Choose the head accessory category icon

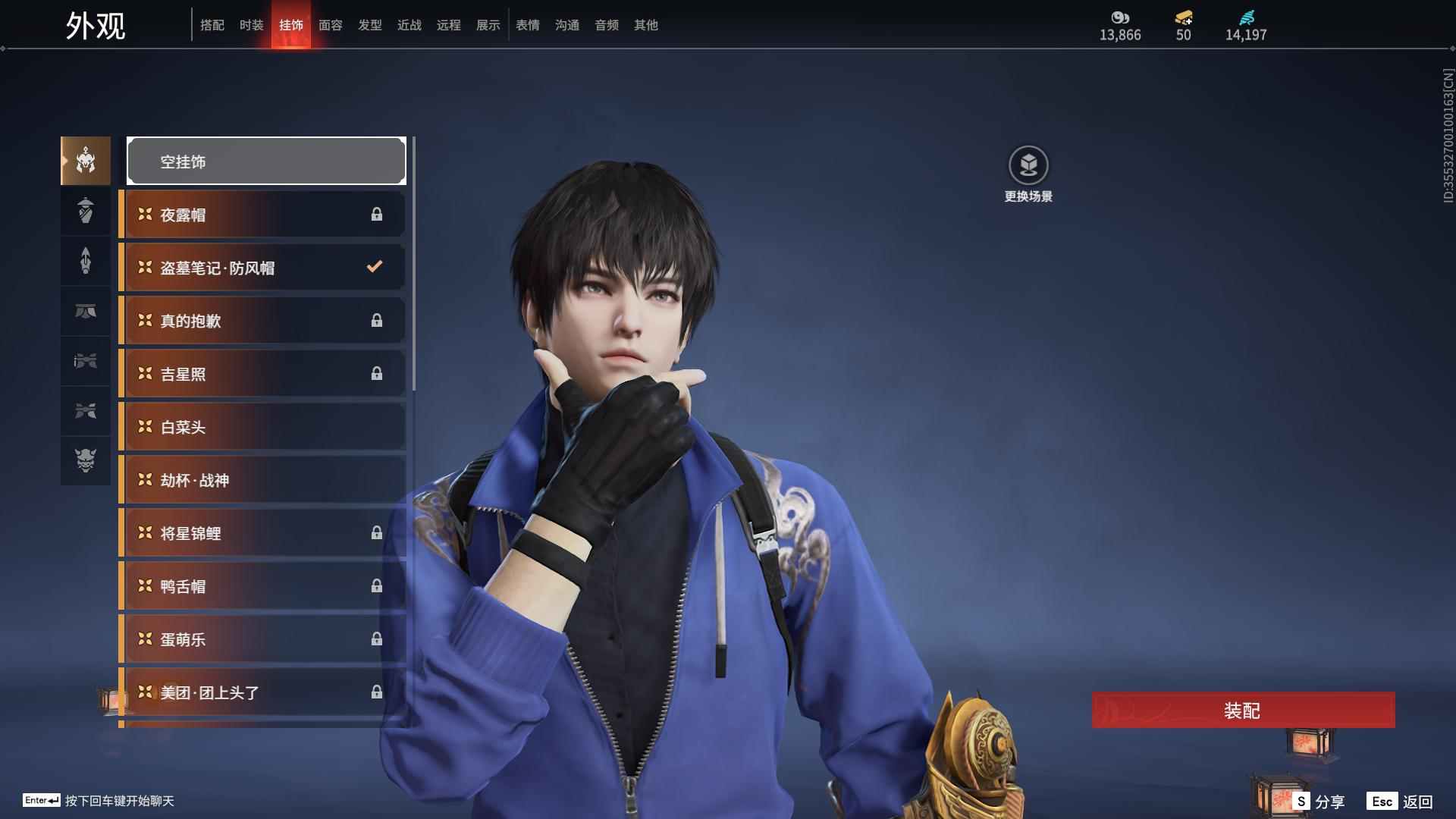point(86,161)
